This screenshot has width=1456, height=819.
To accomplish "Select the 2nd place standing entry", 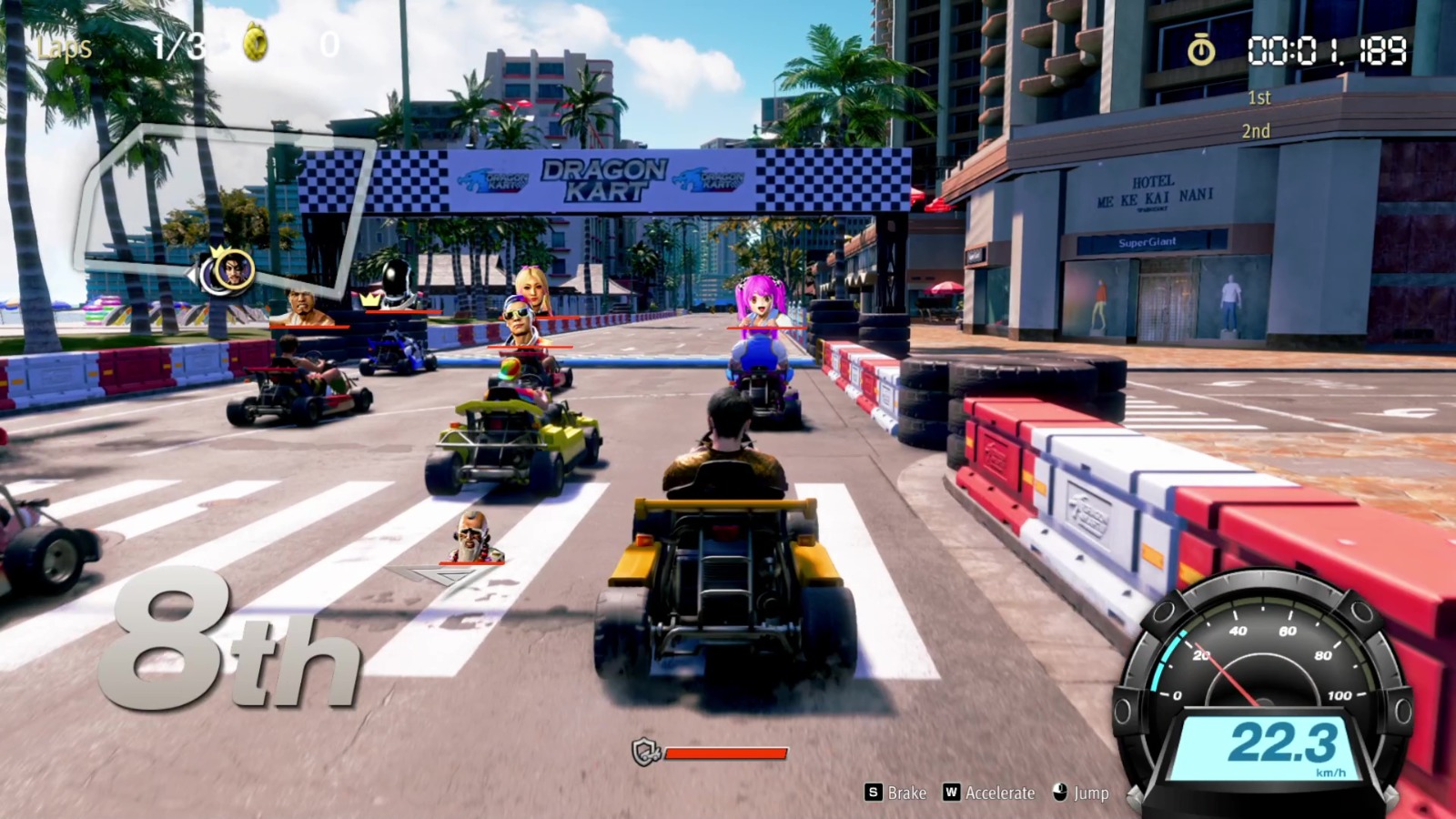I will point(1258,130).
